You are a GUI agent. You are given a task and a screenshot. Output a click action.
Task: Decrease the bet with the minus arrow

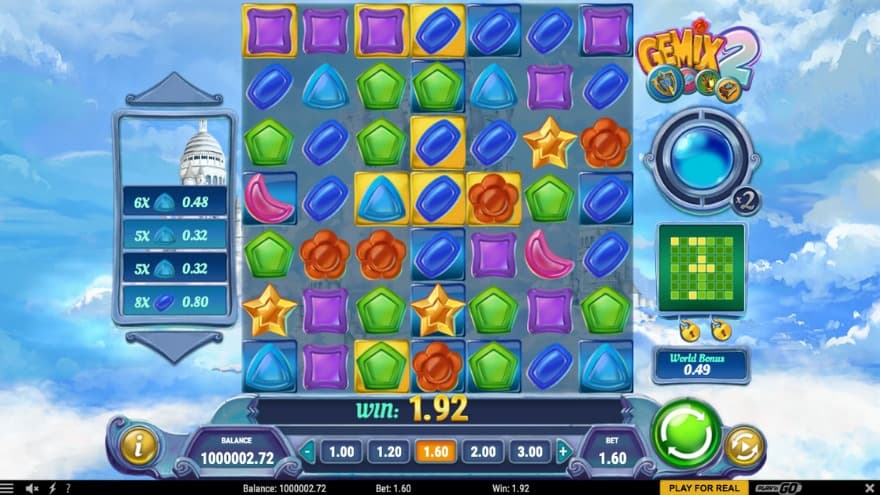pos(308,452)
